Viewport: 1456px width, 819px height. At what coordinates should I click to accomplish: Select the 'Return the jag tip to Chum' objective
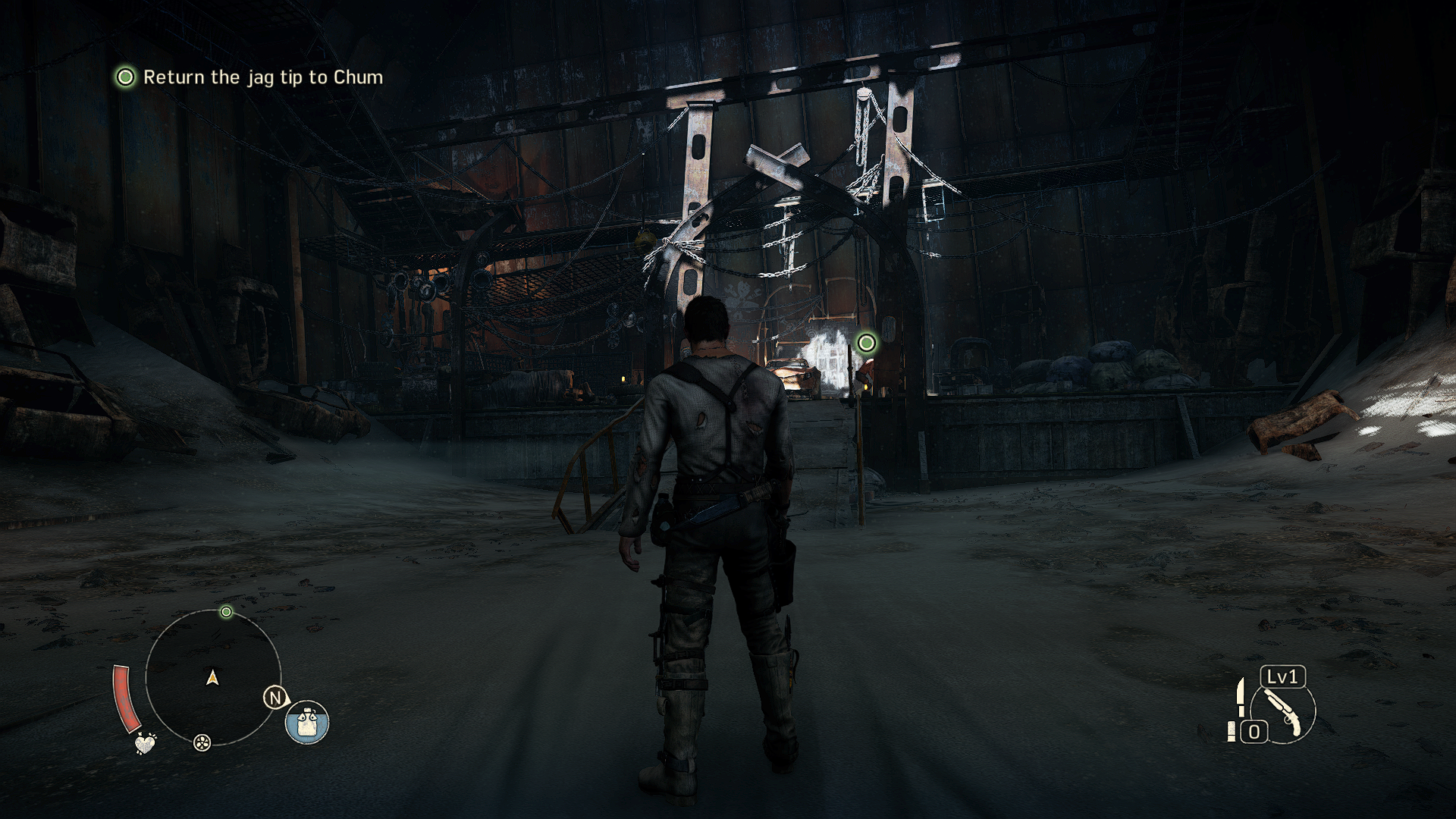tap(262, 77)
